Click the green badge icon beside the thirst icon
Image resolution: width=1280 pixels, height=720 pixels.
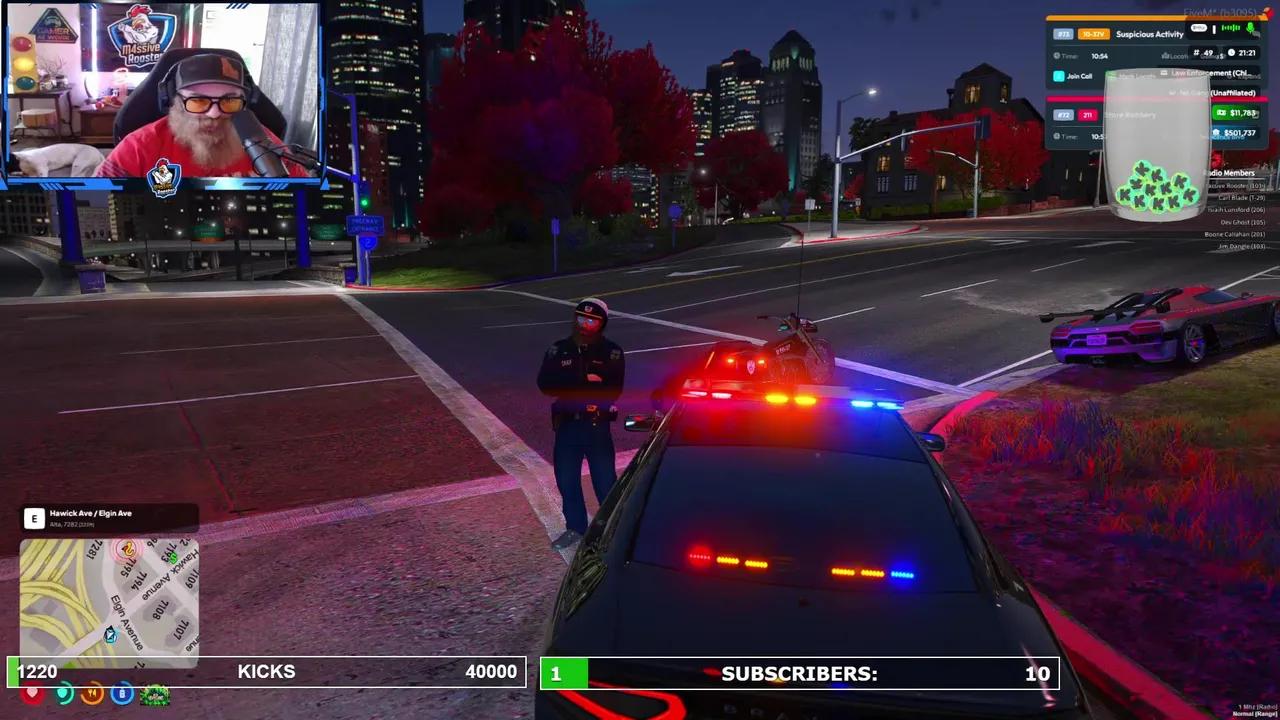[153, 694]
